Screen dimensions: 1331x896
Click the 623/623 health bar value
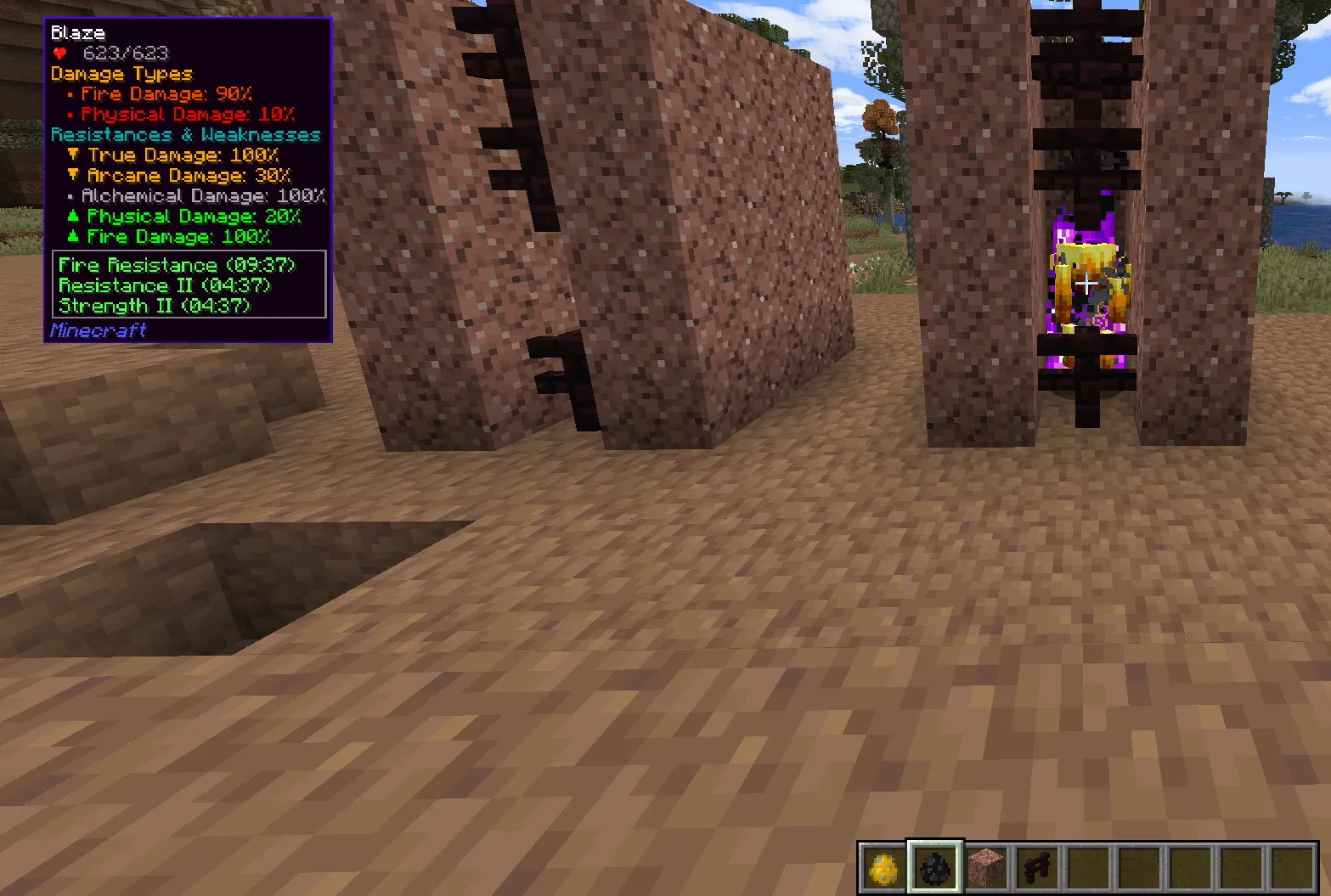point(125,52)
